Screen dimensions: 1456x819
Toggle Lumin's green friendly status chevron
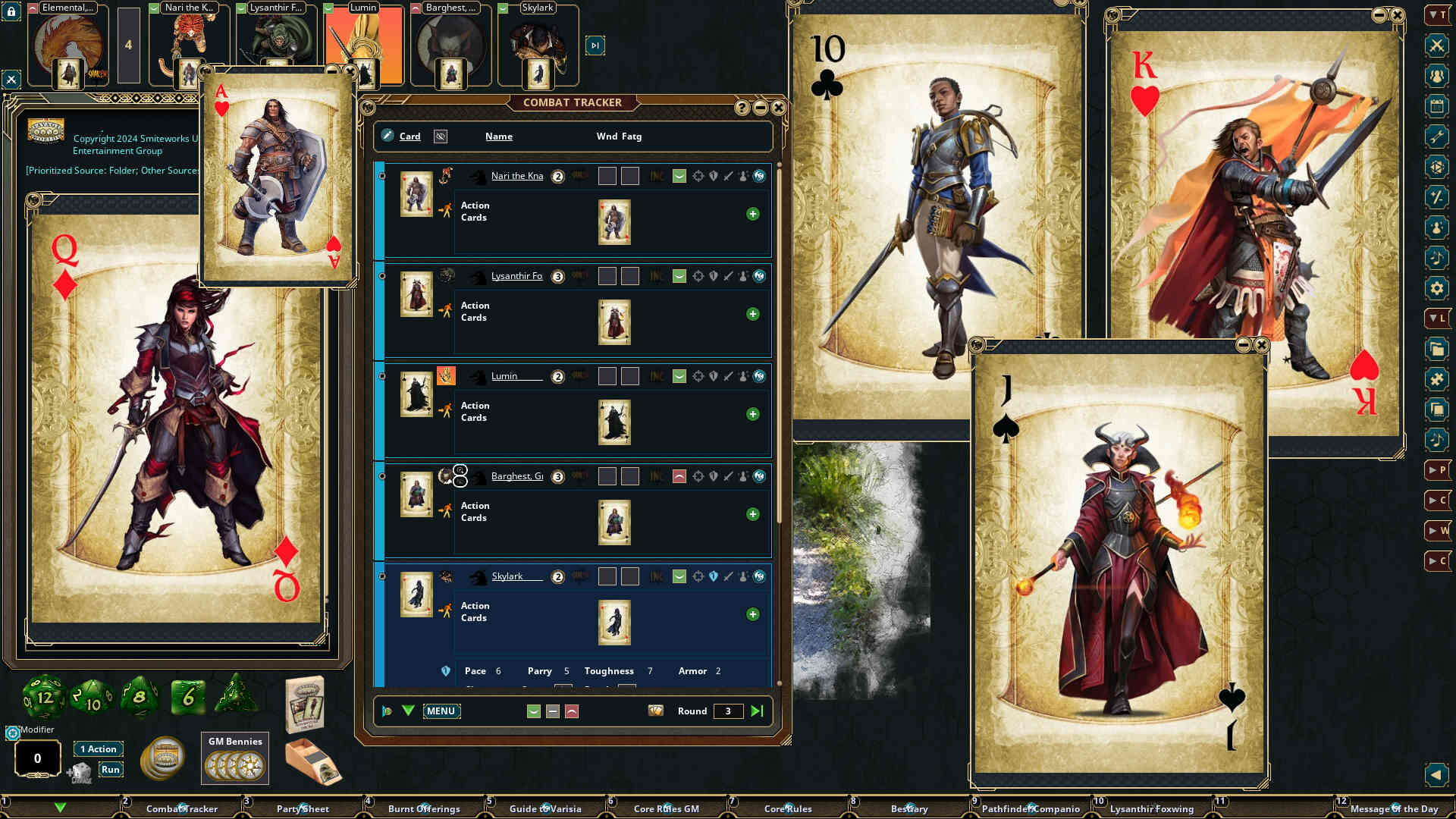679,376
